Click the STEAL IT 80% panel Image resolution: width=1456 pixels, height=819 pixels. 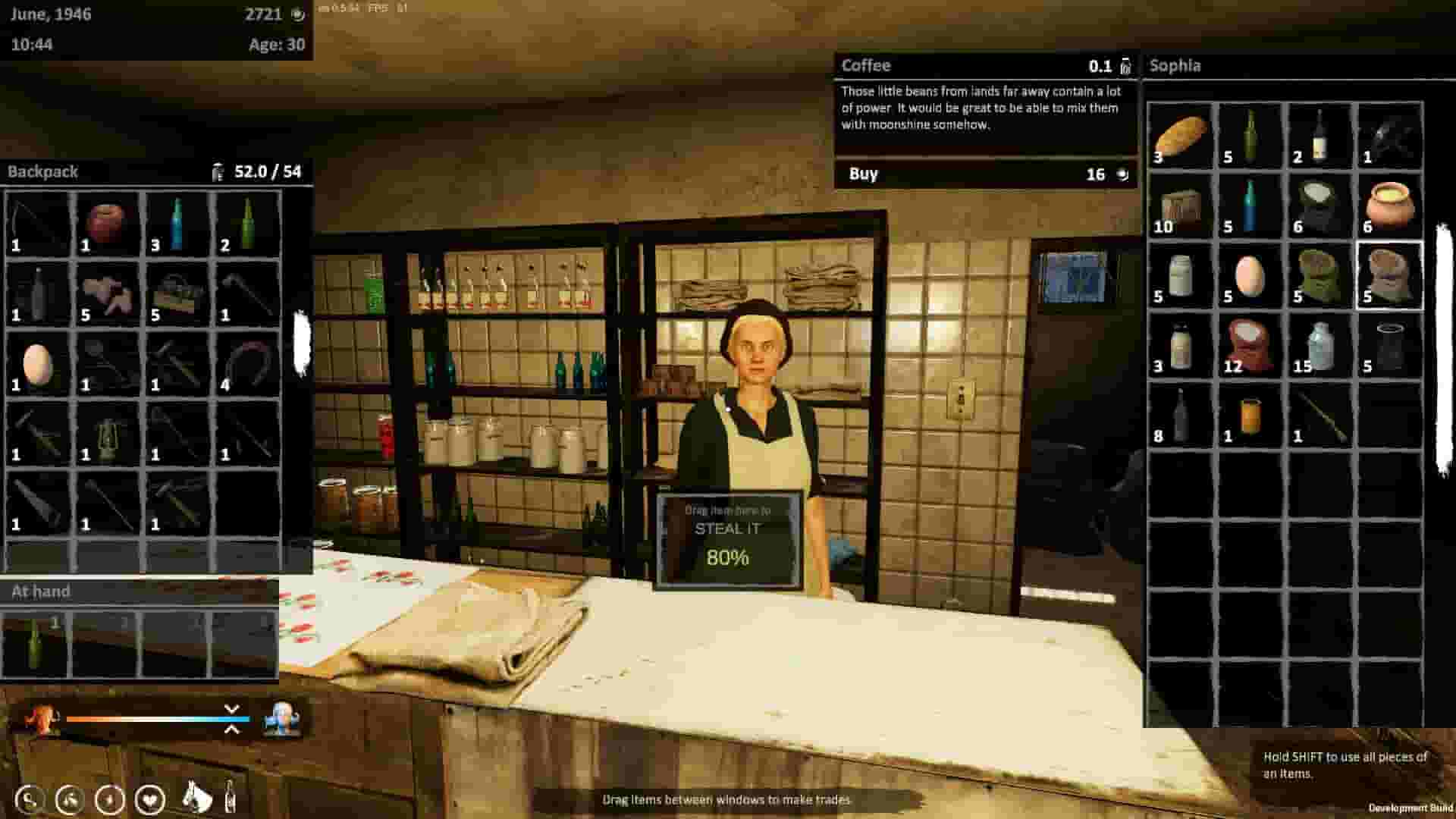(729, 538)
